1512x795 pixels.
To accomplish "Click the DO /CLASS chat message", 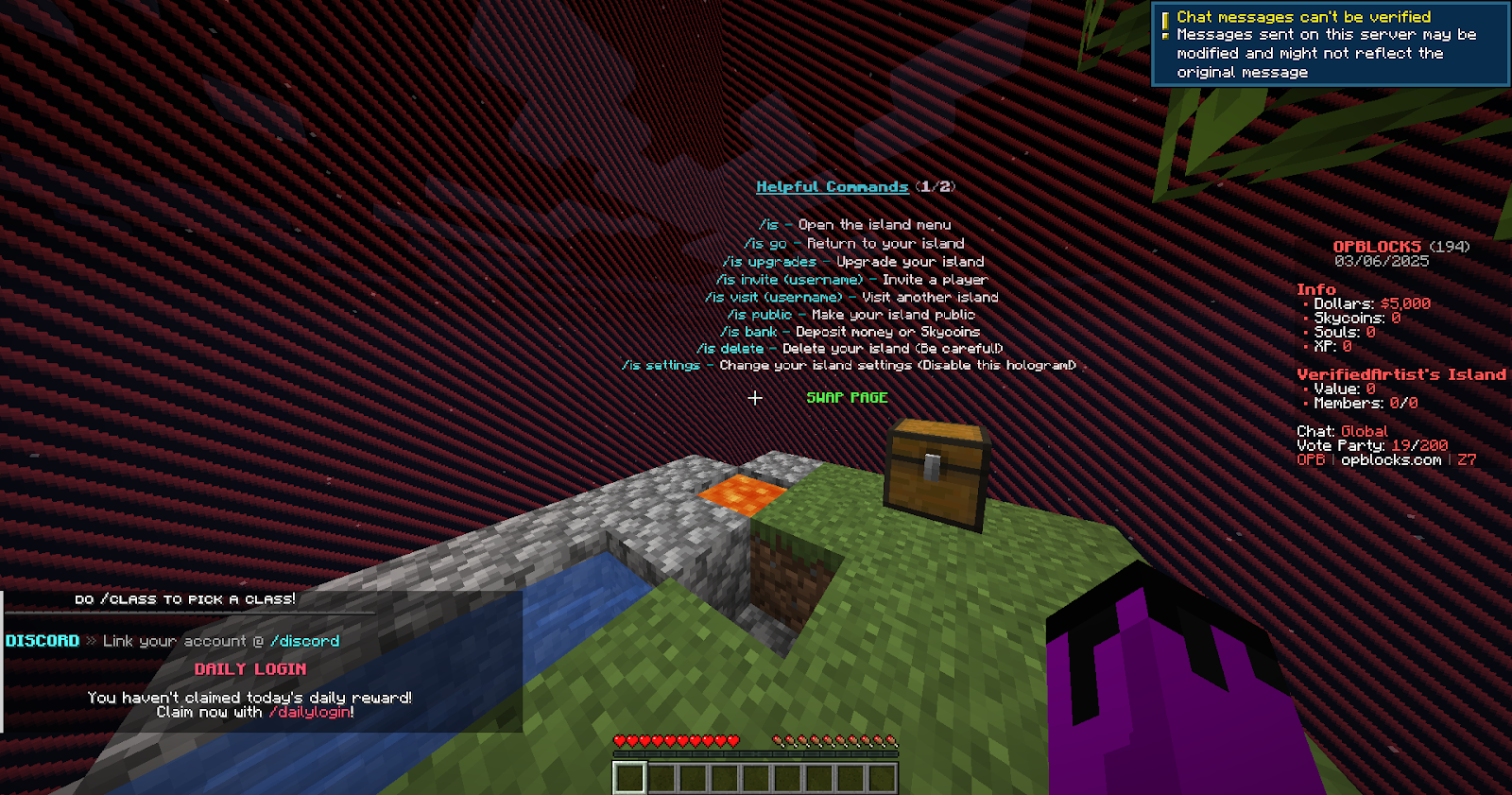I will [185, 597].
